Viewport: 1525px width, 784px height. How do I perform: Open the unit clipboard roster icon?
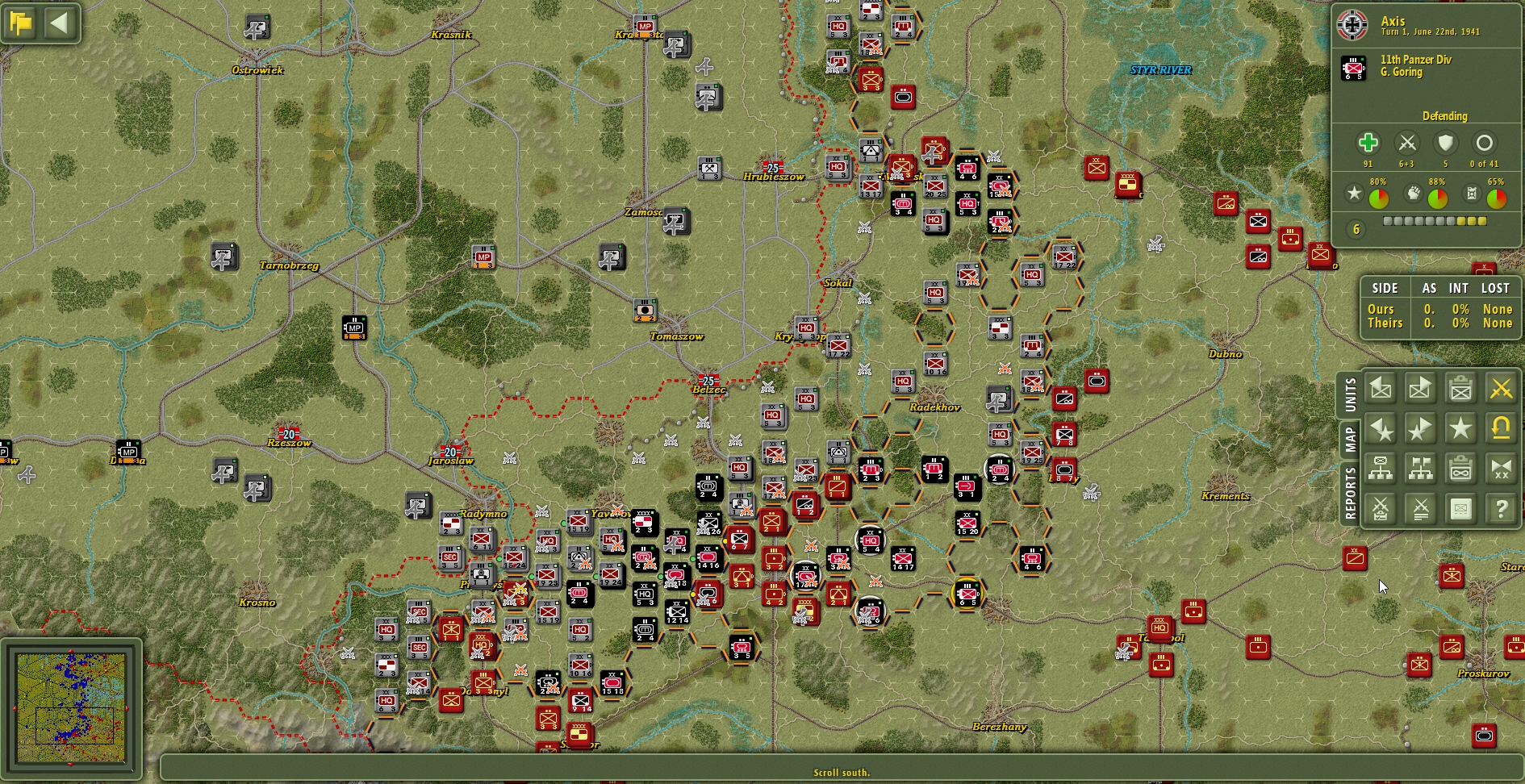point(1460,388)
